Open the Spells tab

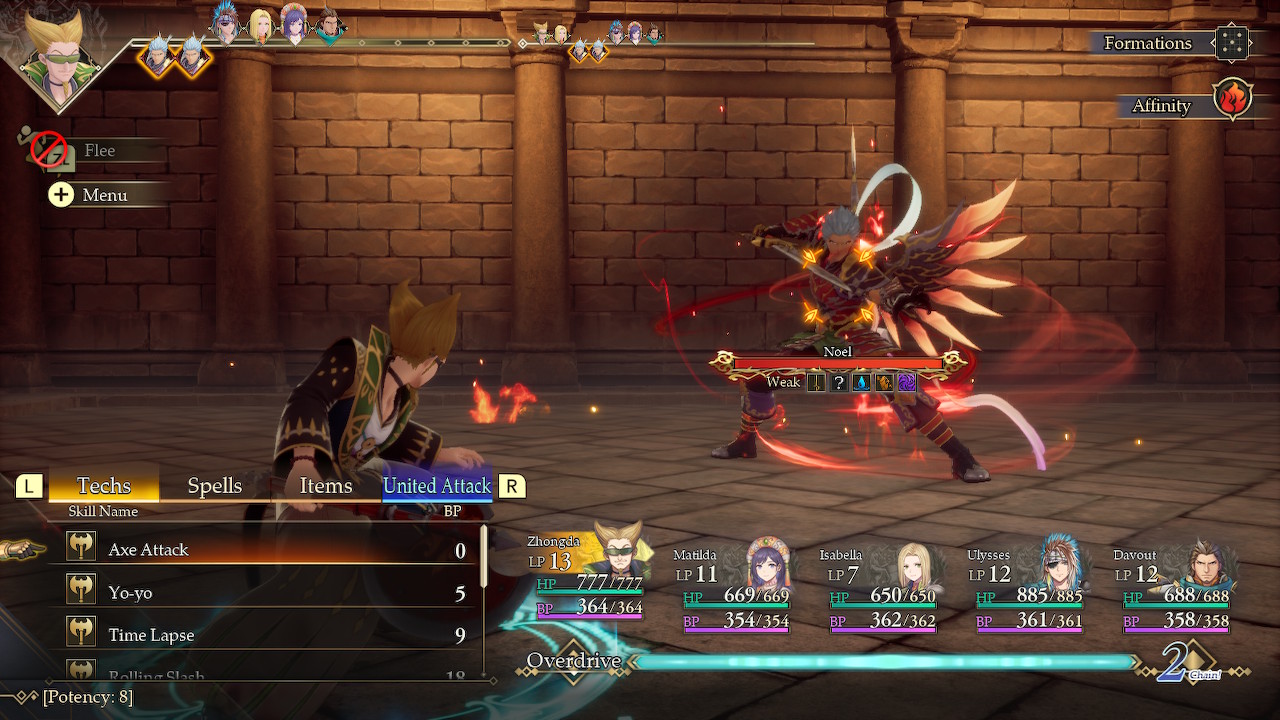[x=215, y=486]
